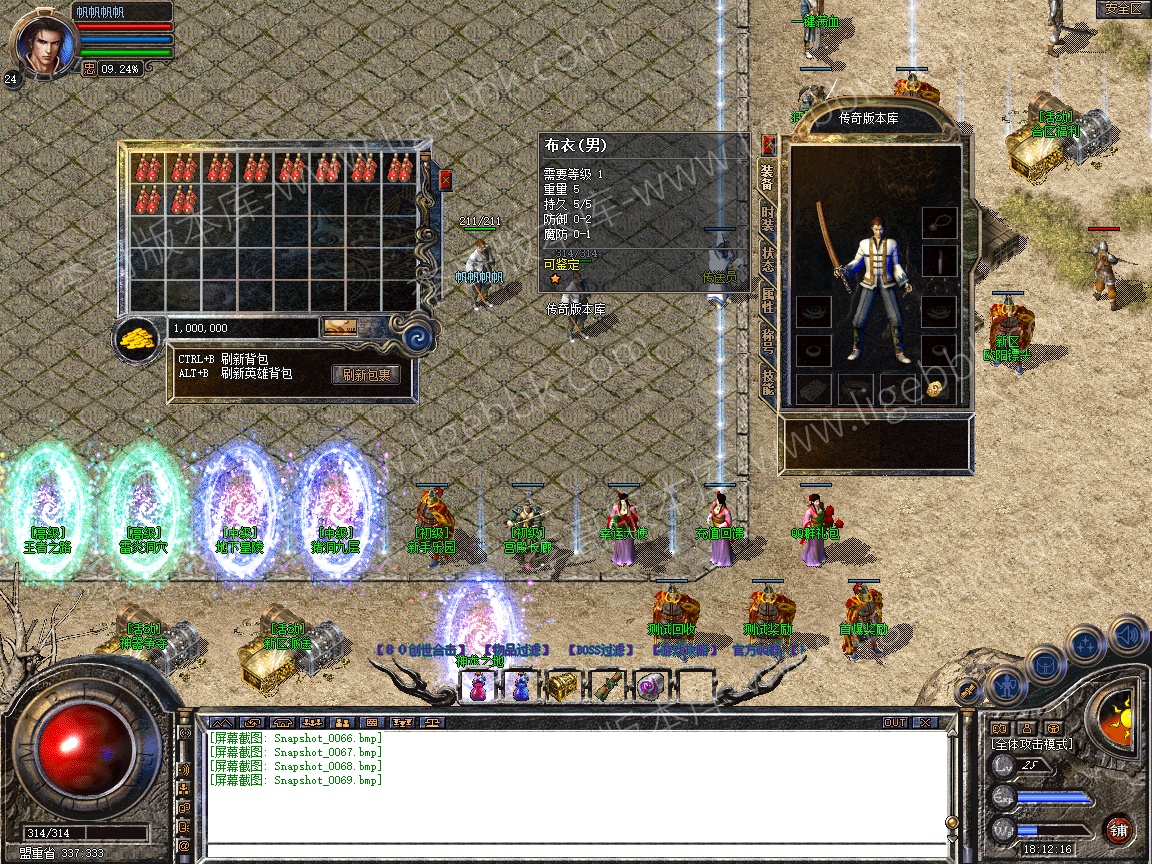The height and width of the screenshot is (864, 1152).
Task: Select the 装备 equipment tab
Action: tap(767, 176)
